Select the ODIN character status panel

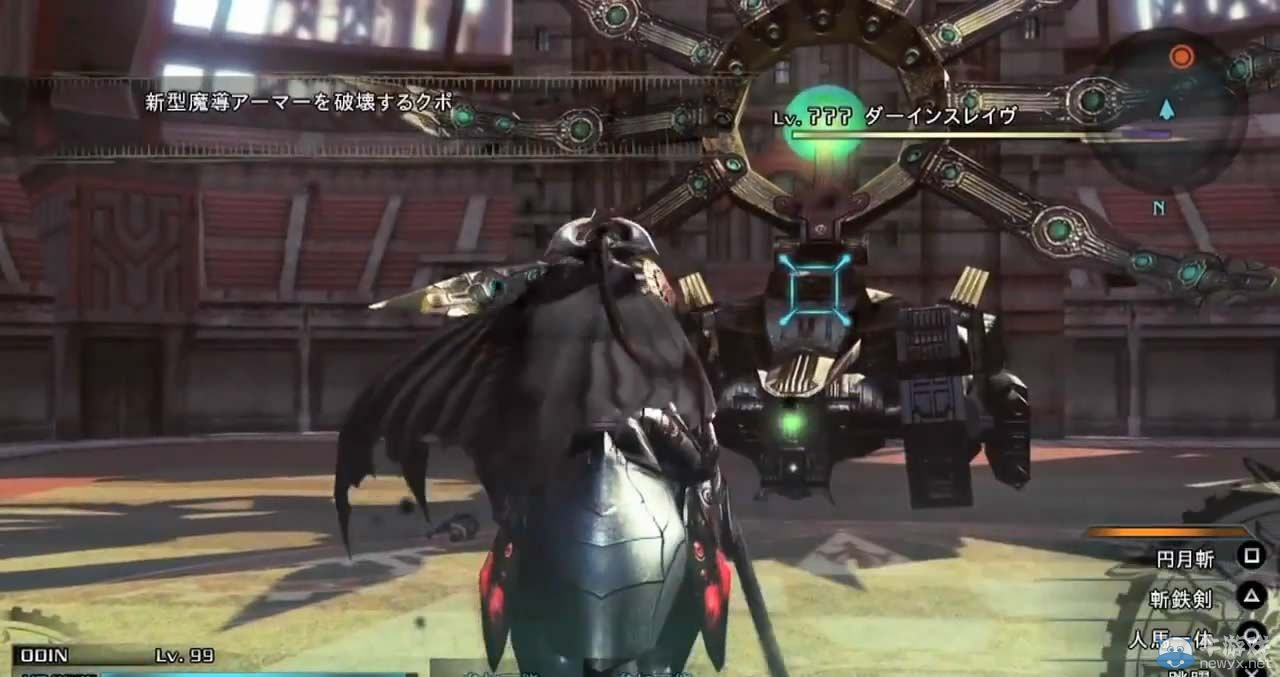[x=115, y=657]
